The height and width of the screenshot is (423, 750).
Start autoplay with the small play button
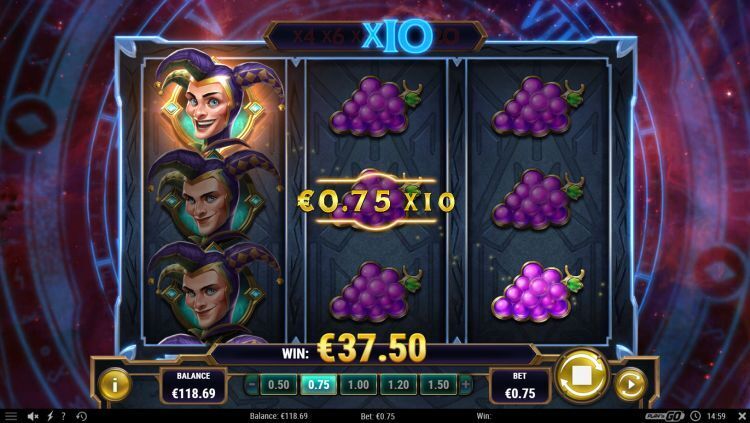pyautogui.click(x=629, y=384)
